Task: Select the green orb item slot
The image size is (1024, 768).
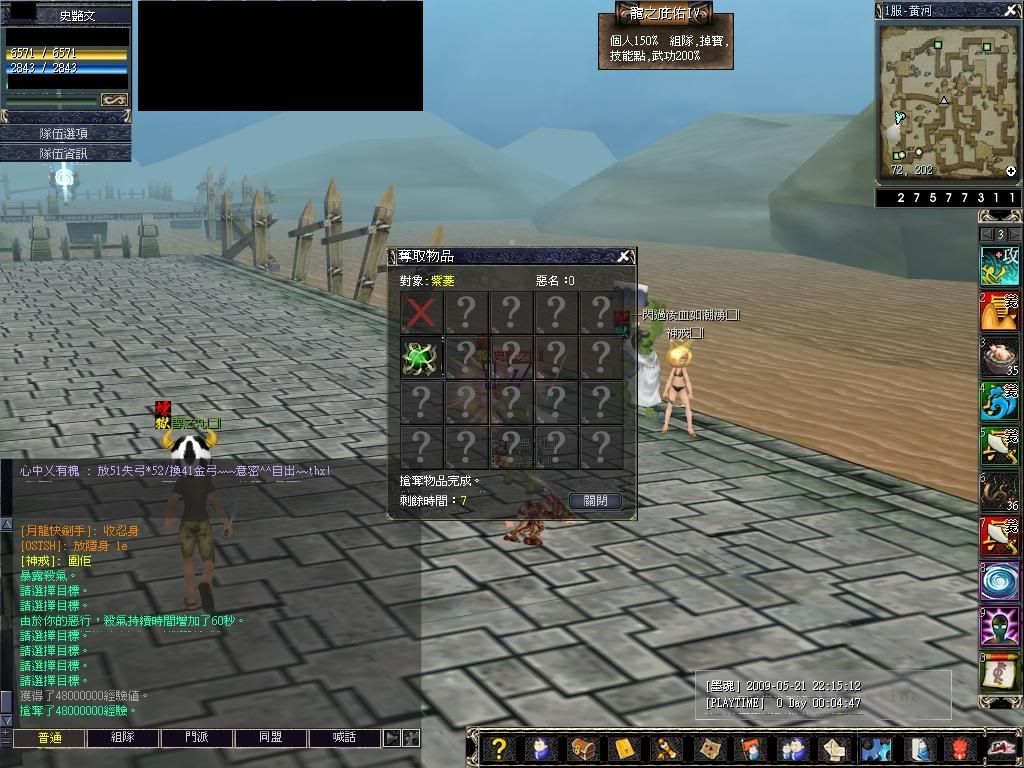Action: coord(422,357)
